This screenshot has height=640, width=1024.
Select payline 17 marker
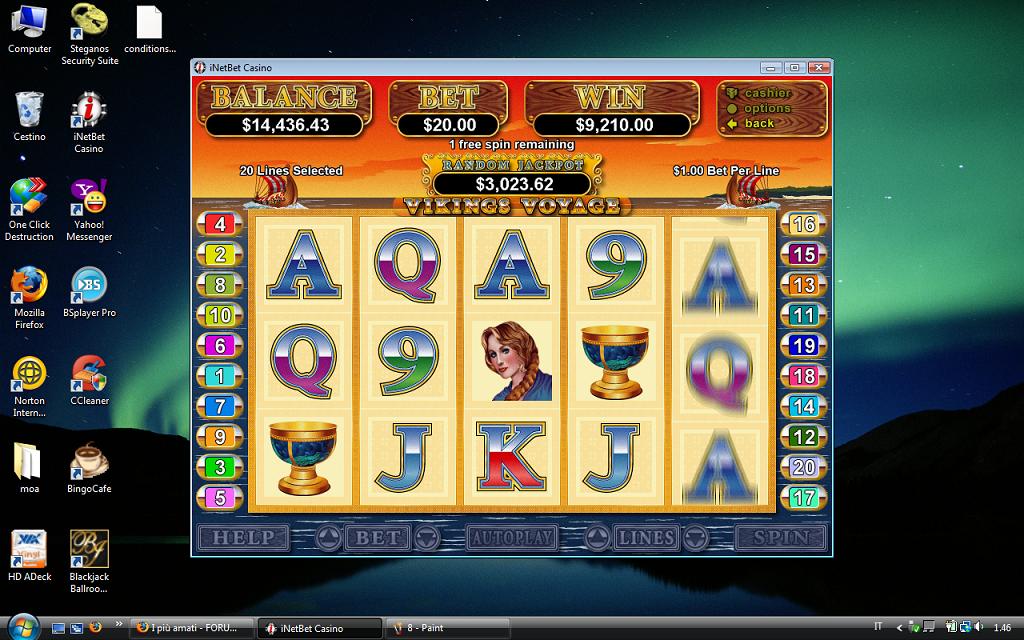click(803, 497)
